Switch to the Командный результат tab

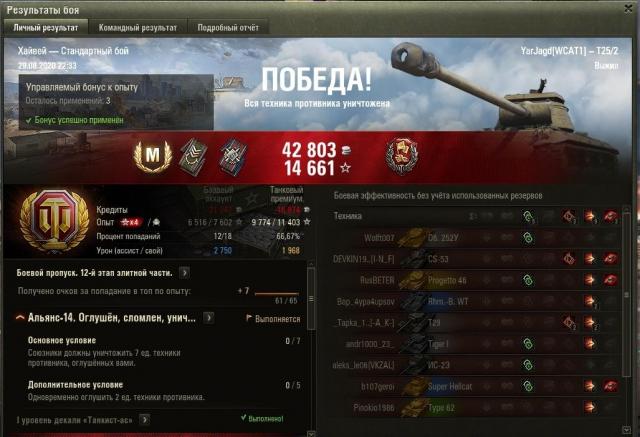(x=136, y=27)
